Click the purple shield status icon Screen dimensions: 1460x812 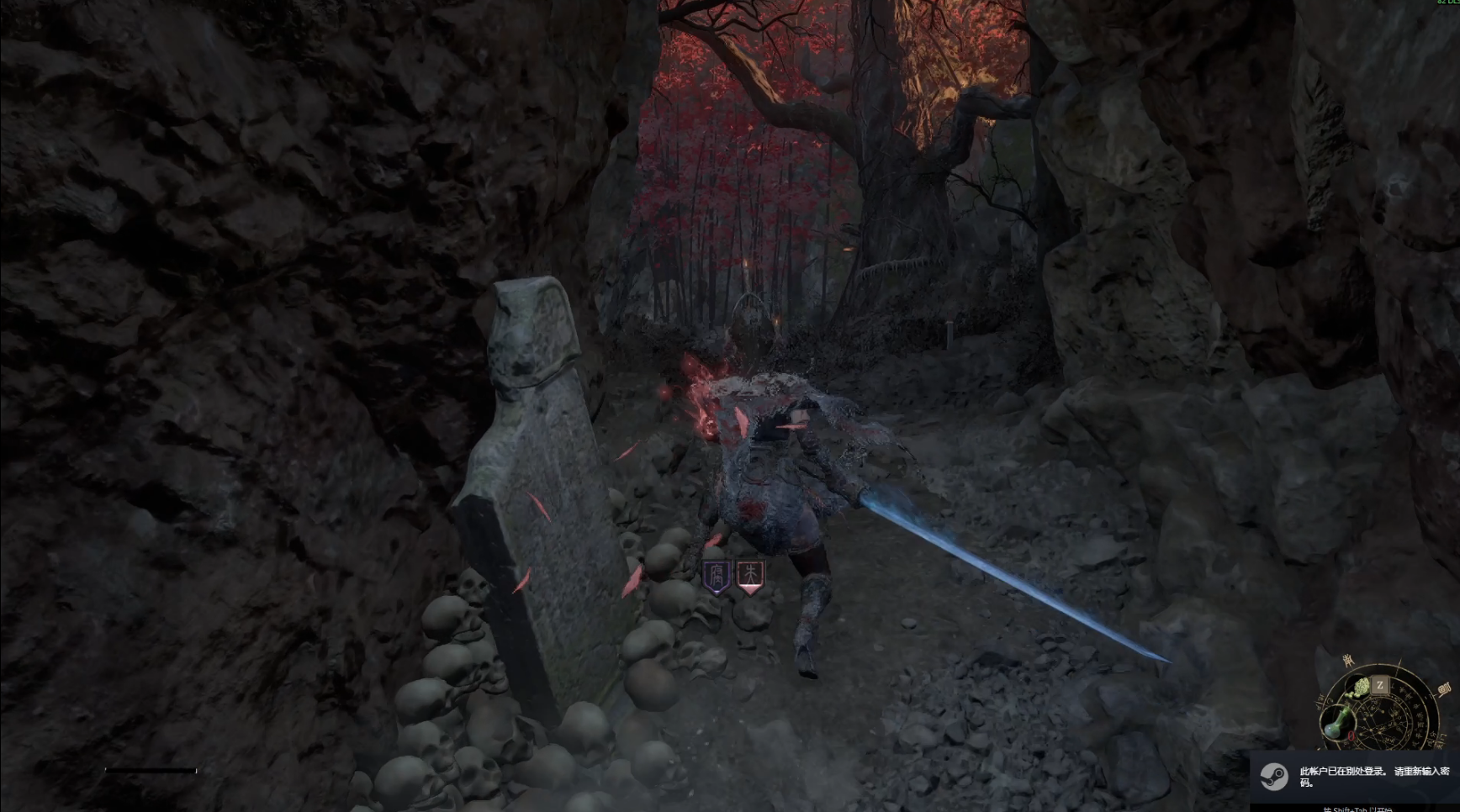pos(717,577)
